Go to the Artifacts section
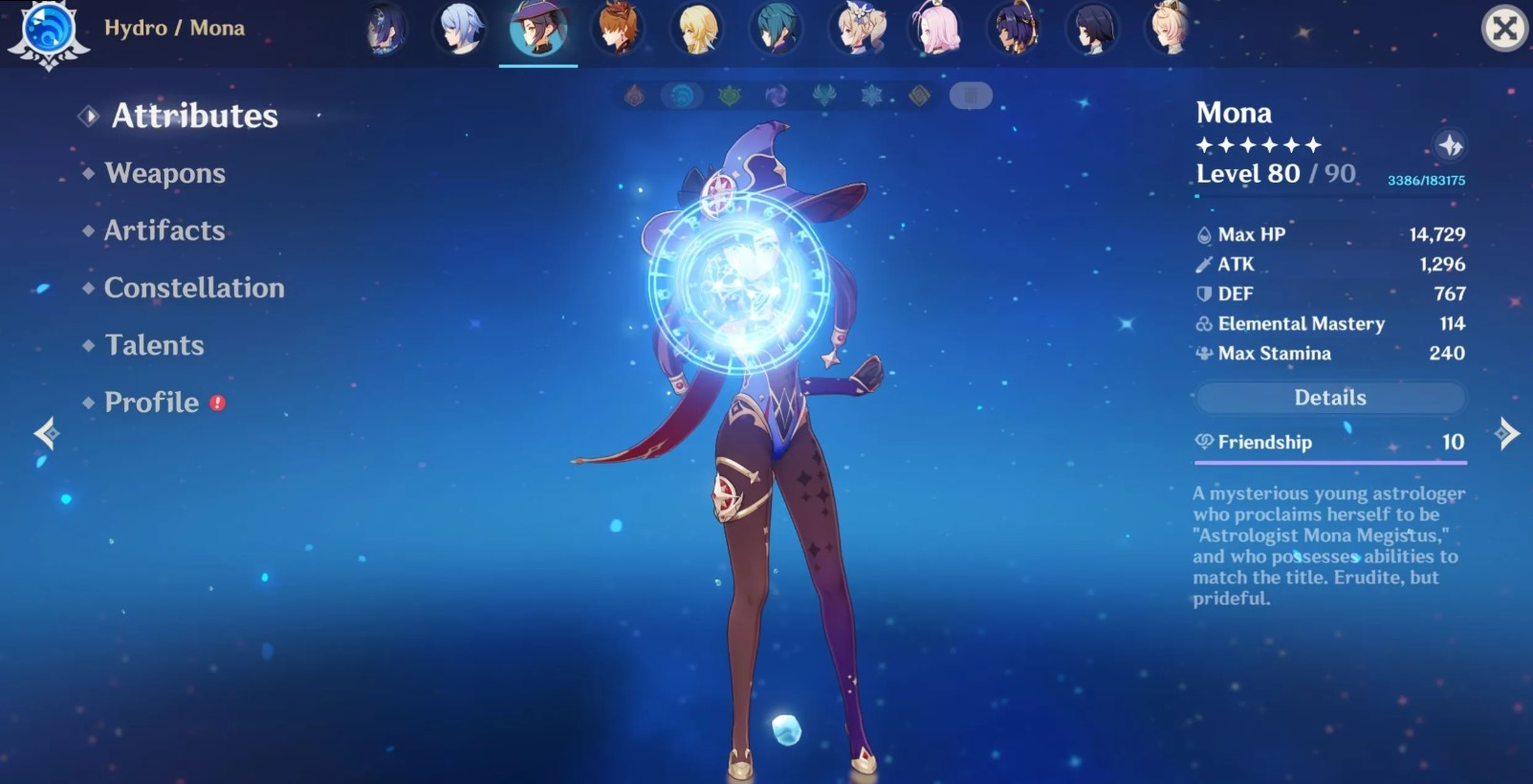1533x784 pixels. (x=164, y=230)
